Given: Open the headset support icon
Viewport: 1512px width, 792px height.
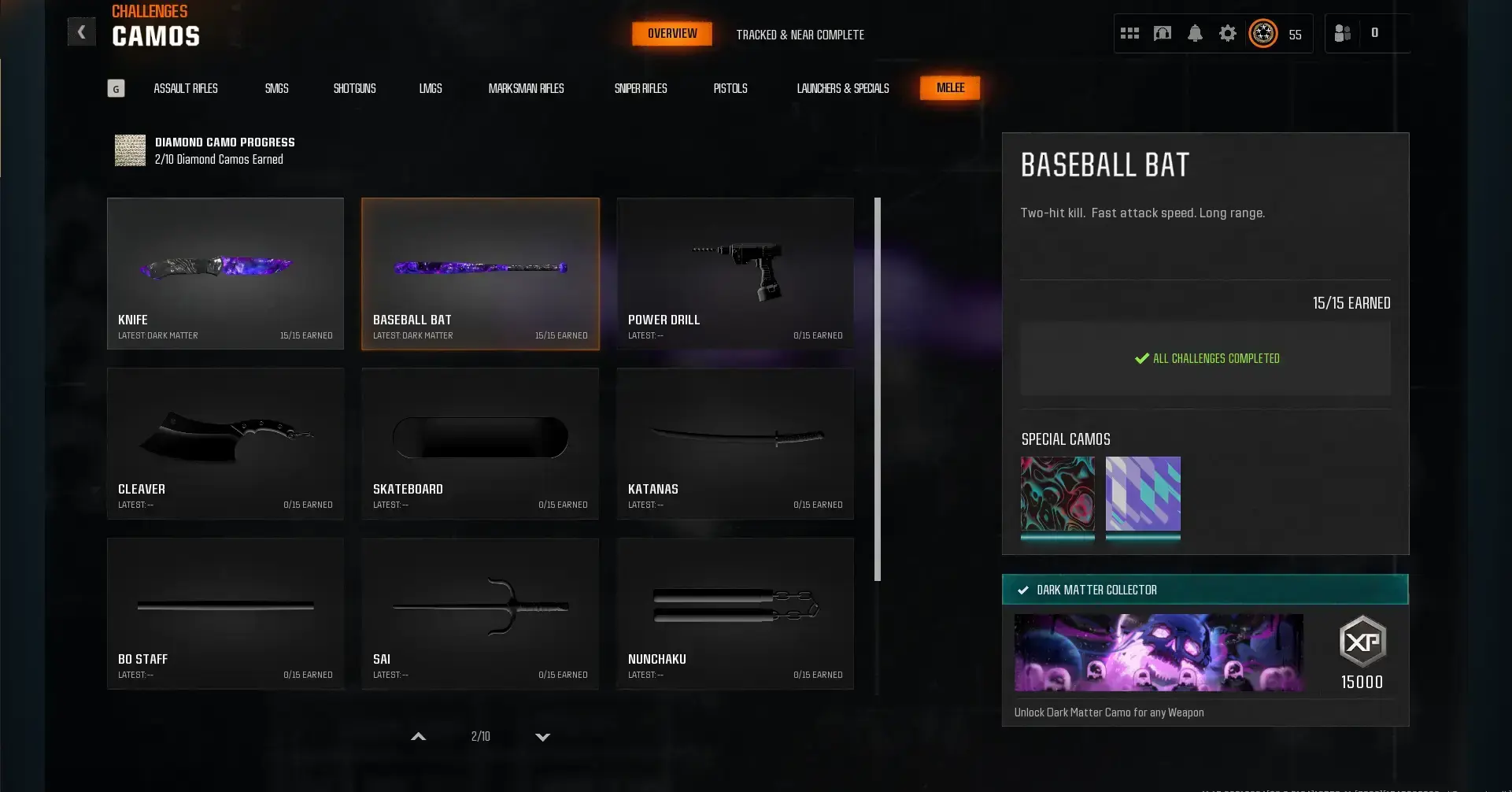Looking at the screenshot, I should point(1163,33).
